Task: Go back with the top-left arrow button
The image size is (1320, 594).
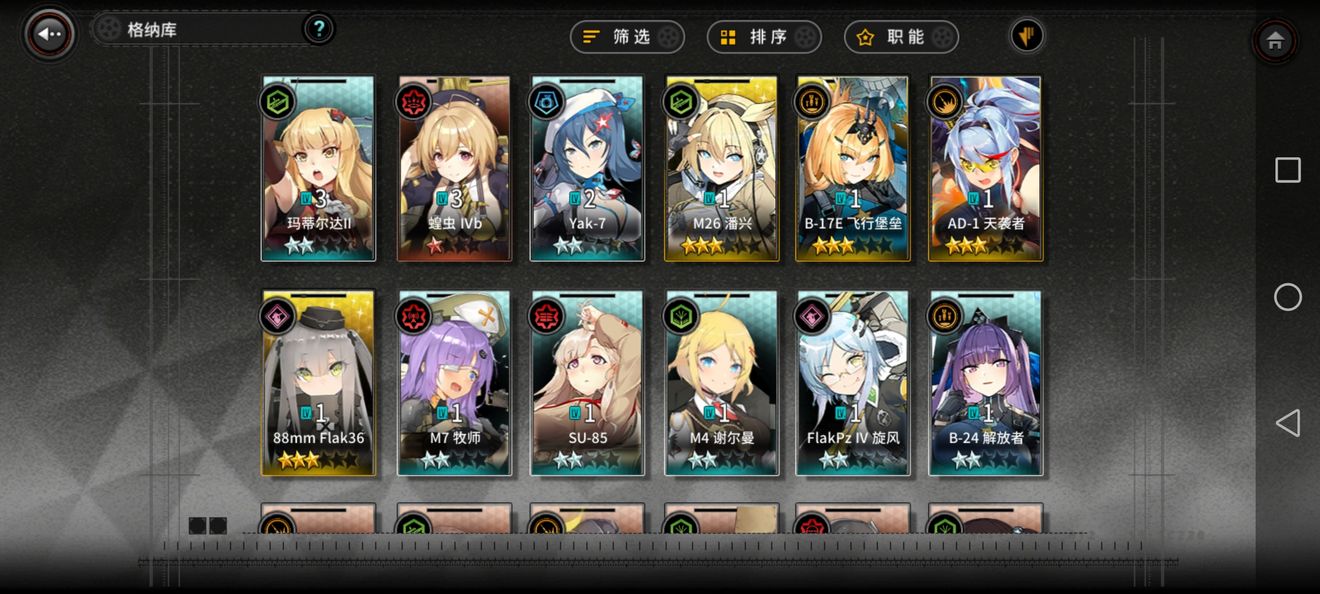Action: tap(49, 34)
